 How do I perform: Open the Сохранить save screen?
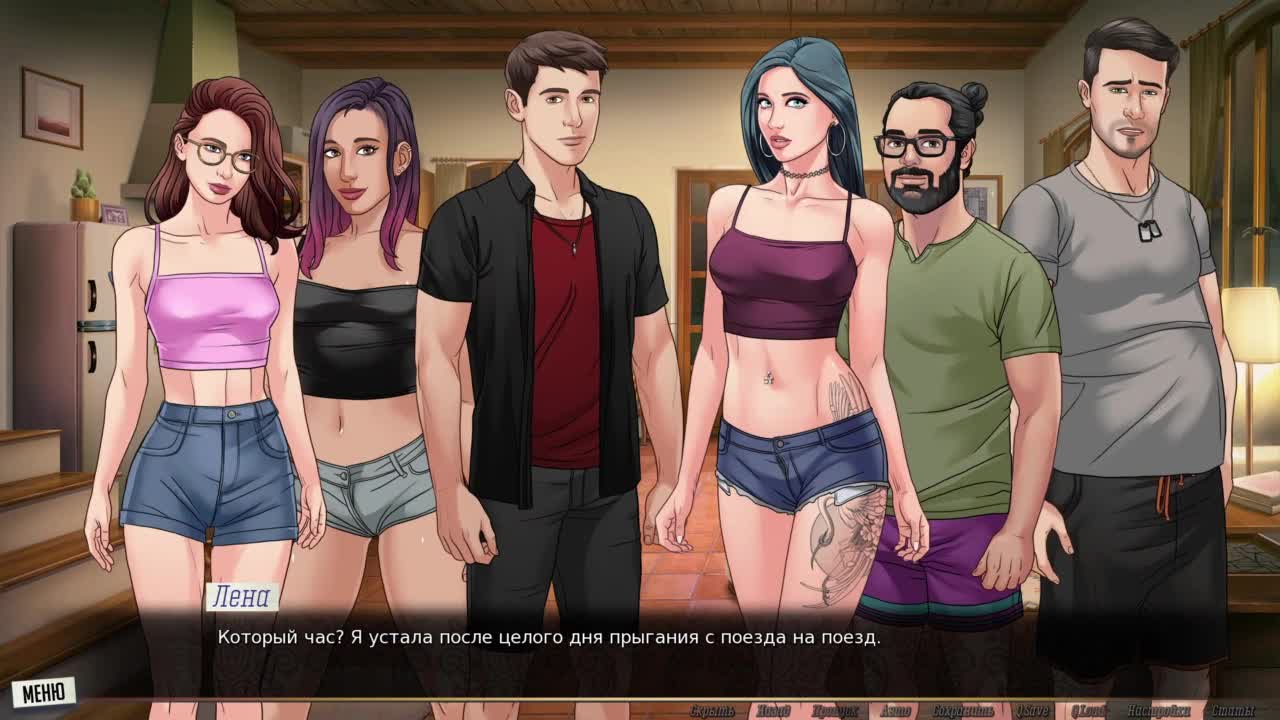pos(964,711)
